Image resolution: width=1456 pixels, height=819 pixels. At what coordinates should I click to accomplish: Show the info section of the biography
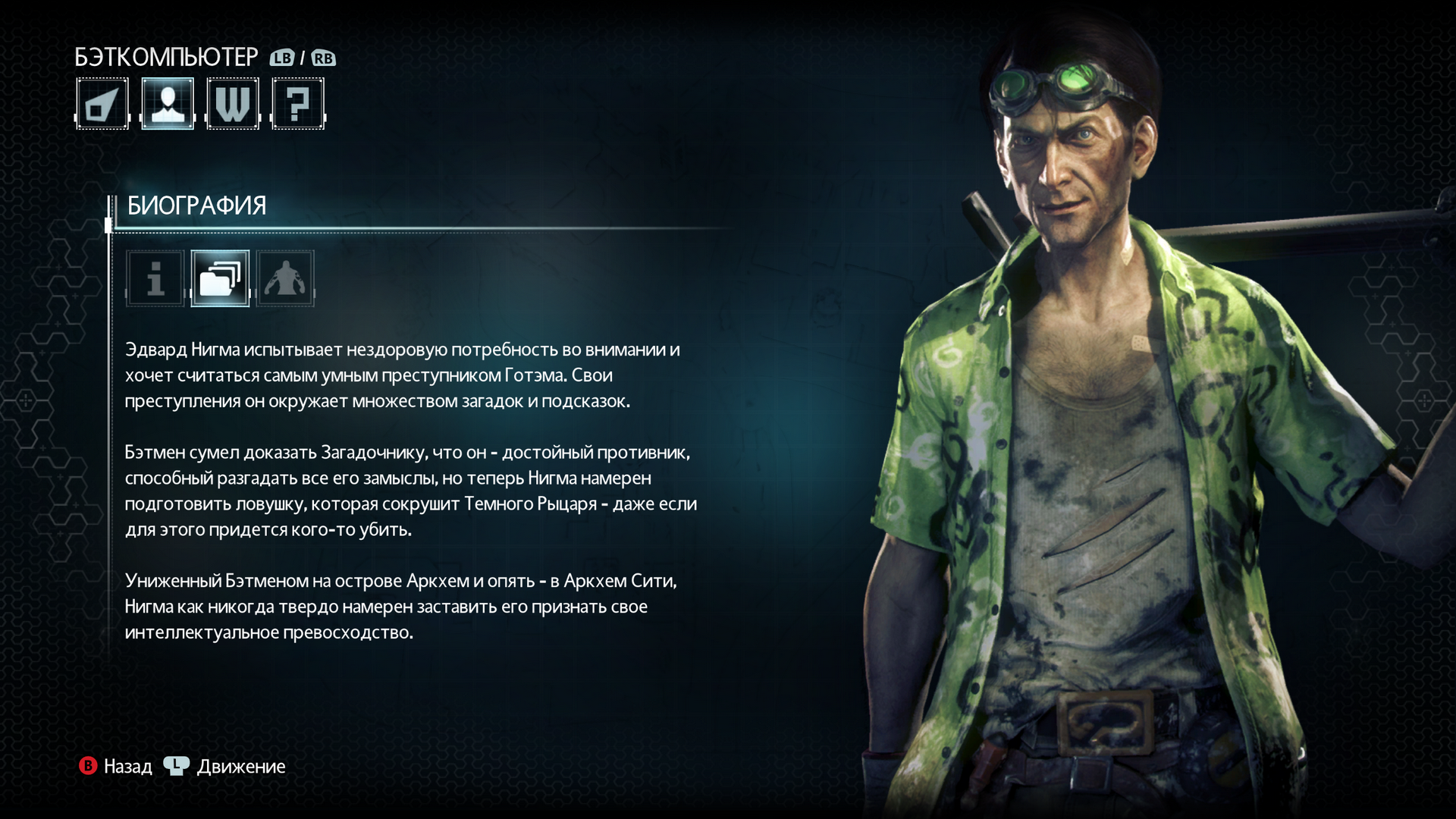tap(155, 278)
